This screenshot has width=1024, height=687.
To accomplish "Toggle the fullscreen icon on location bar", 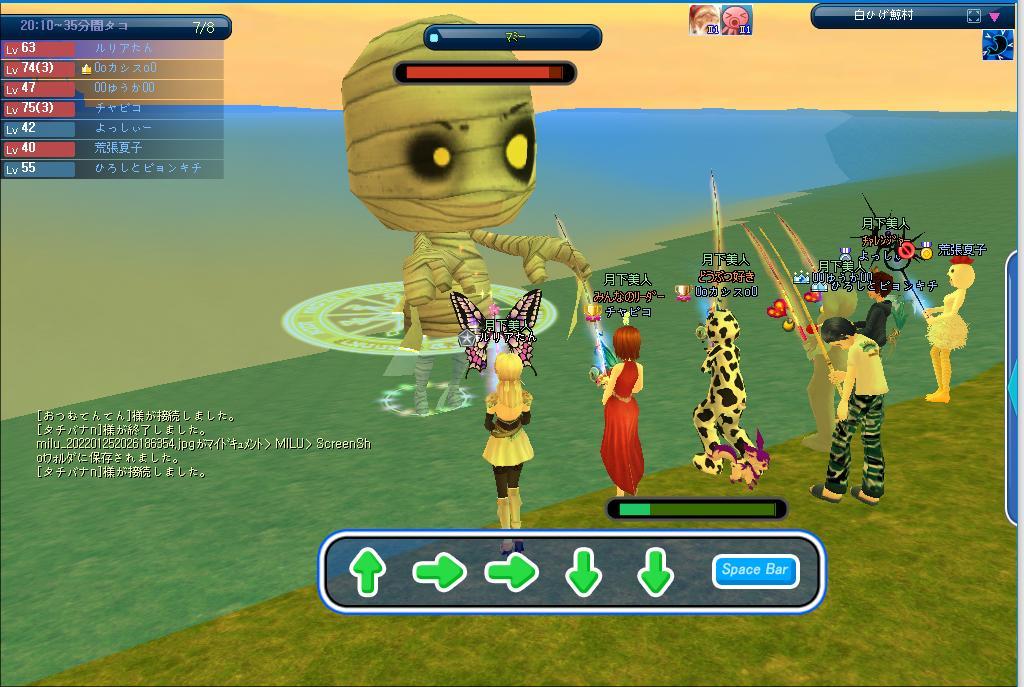I will point(974,16).
